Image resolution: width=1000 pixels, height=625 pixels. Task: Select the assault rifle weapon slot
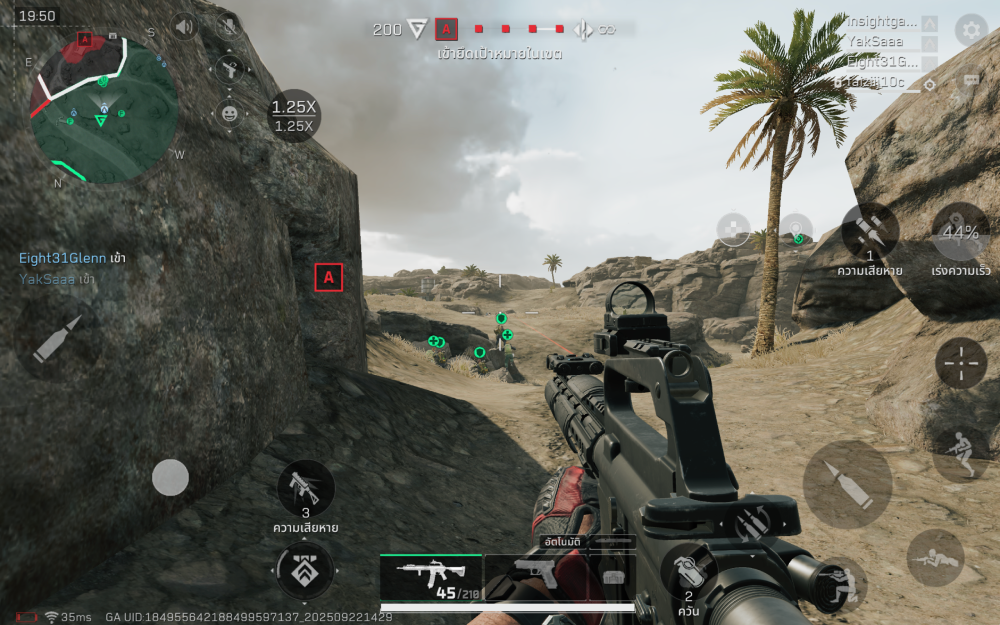click(430, 577)
